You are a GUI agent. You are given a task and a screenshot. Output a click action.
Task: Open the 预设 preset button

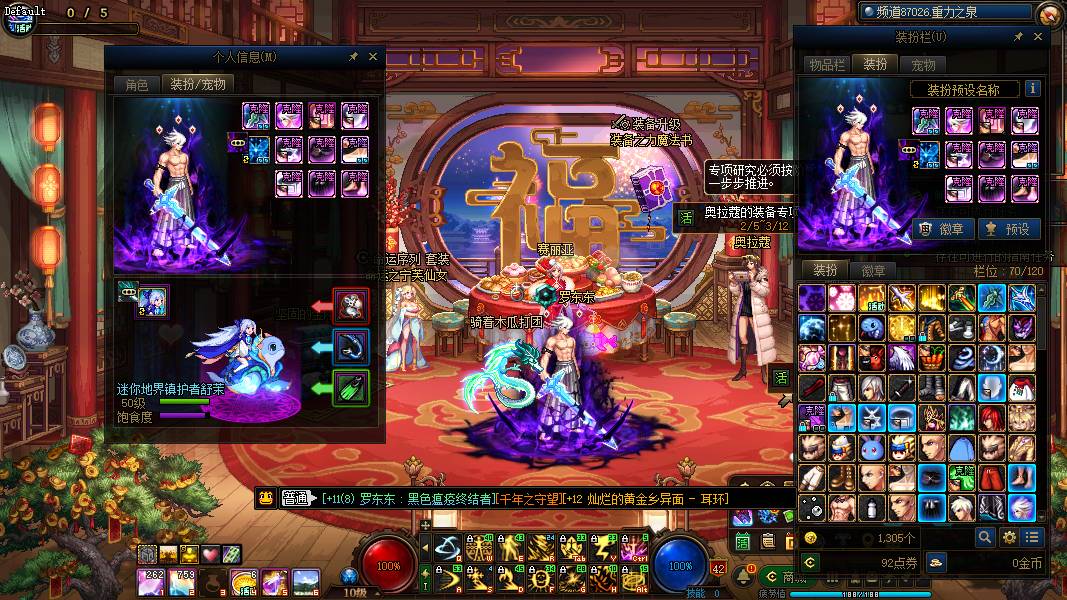tap(1008, 229)
